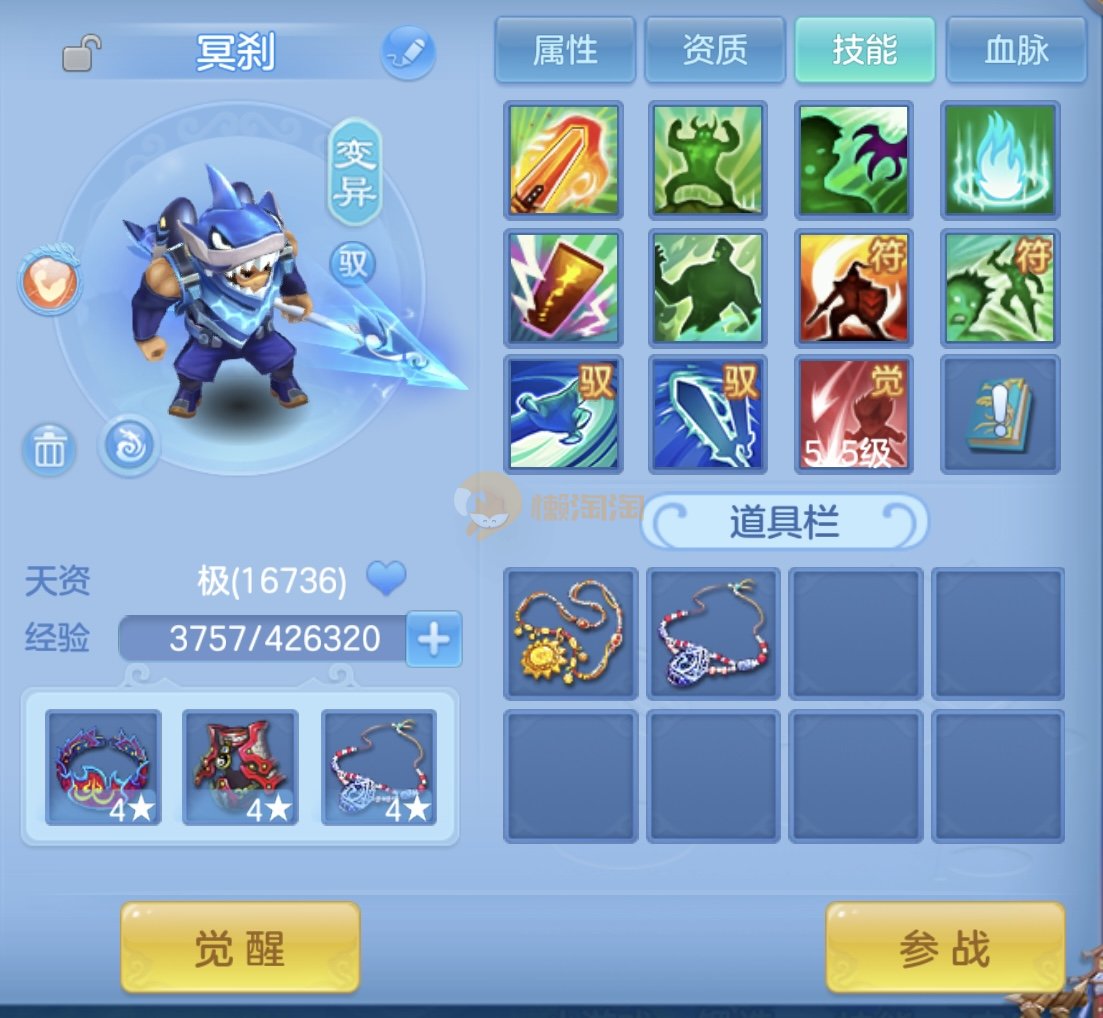Click the yellow 觉醒 button
This screenshot has width=1103, height=1018.
tap(240, 947)
